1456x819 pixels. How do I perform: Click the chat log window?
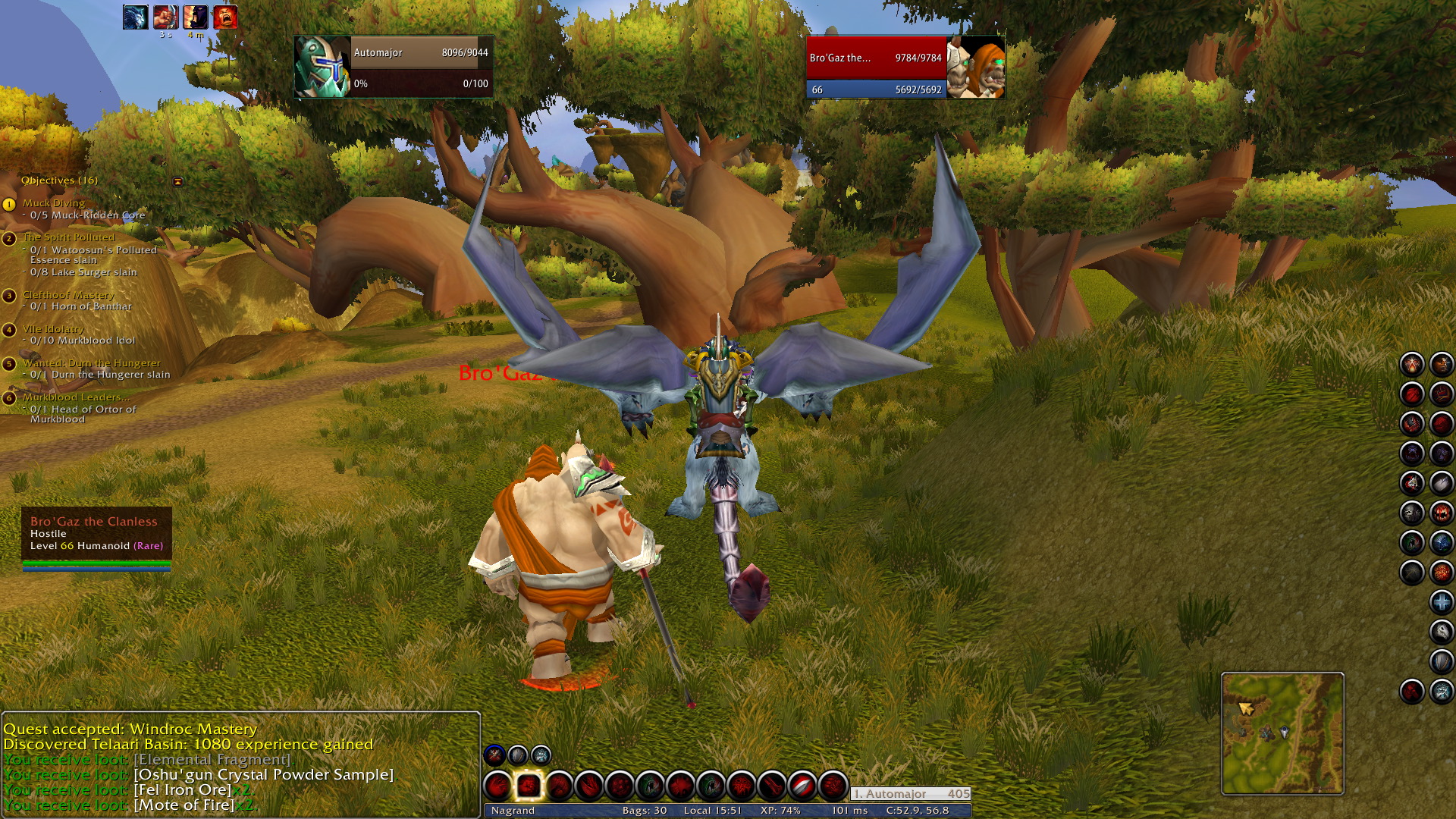click(x=240, y=764)
